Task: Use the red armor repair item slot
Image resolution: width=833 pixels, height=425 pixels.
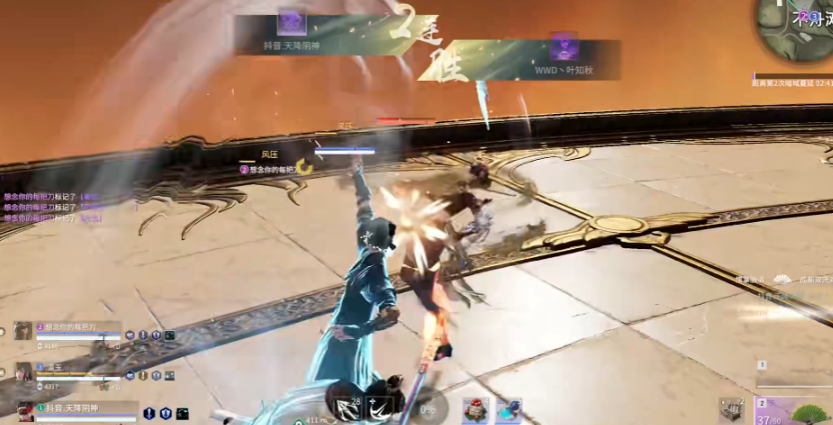Action: 476,410
